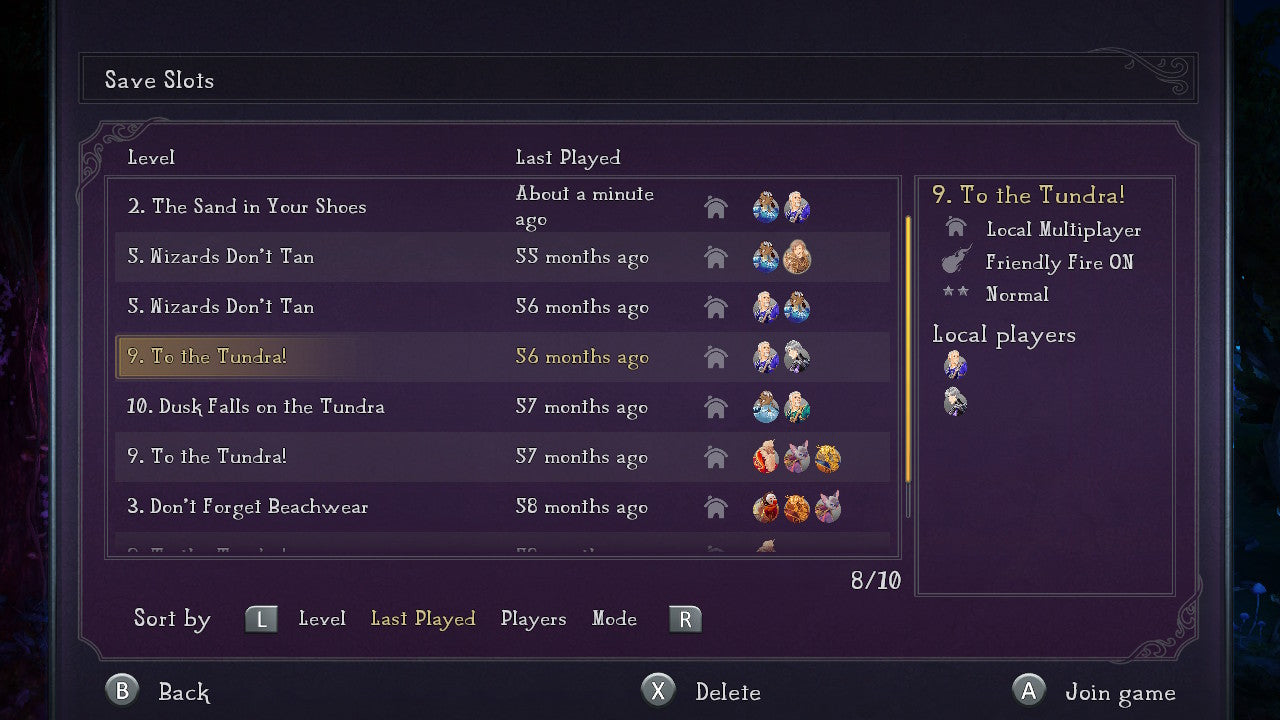This screenshot has height=720, width=1280.
Task: Sort saves by Players
Action: coord(533,618)
